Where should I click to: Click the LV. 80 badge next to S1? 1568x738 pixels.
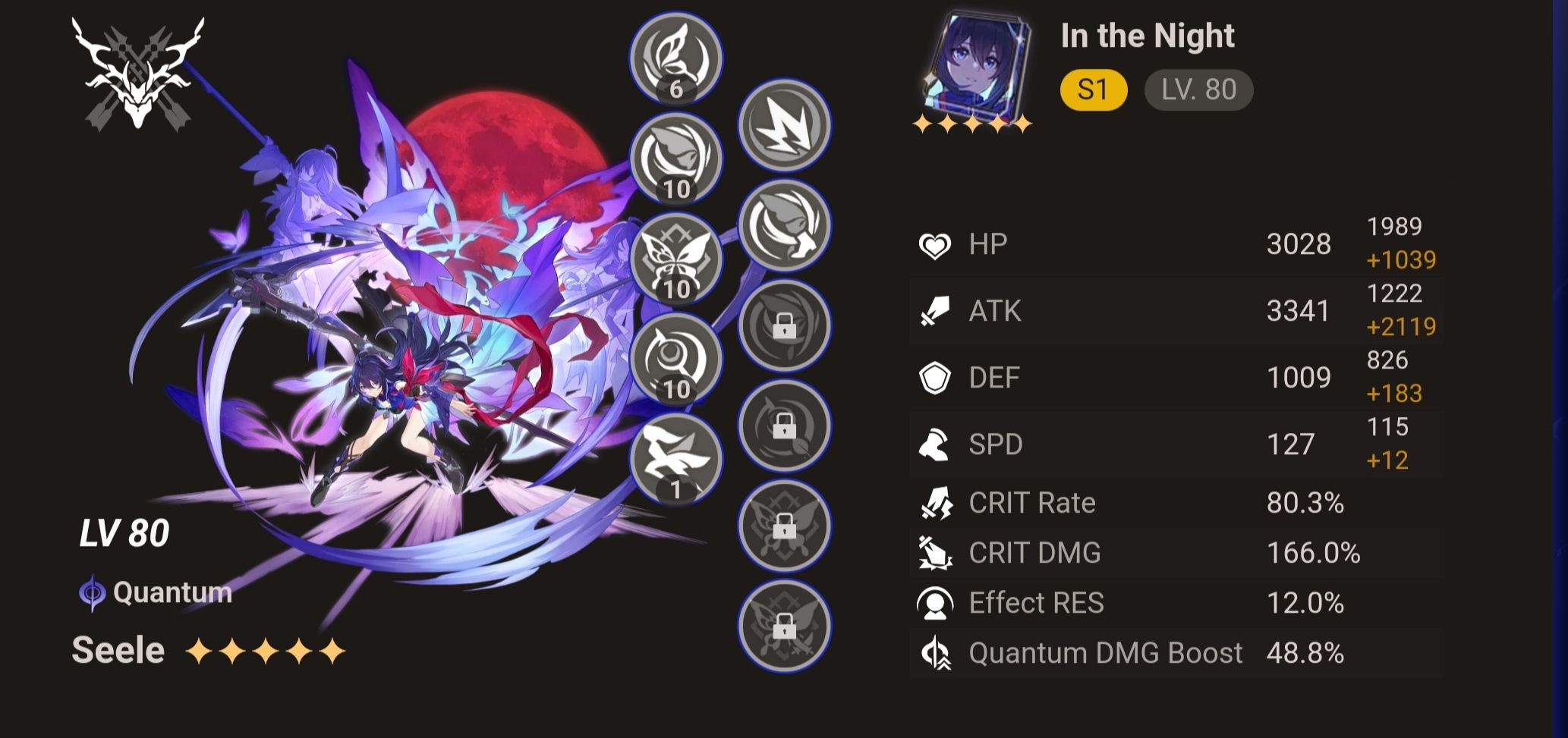1198,90
